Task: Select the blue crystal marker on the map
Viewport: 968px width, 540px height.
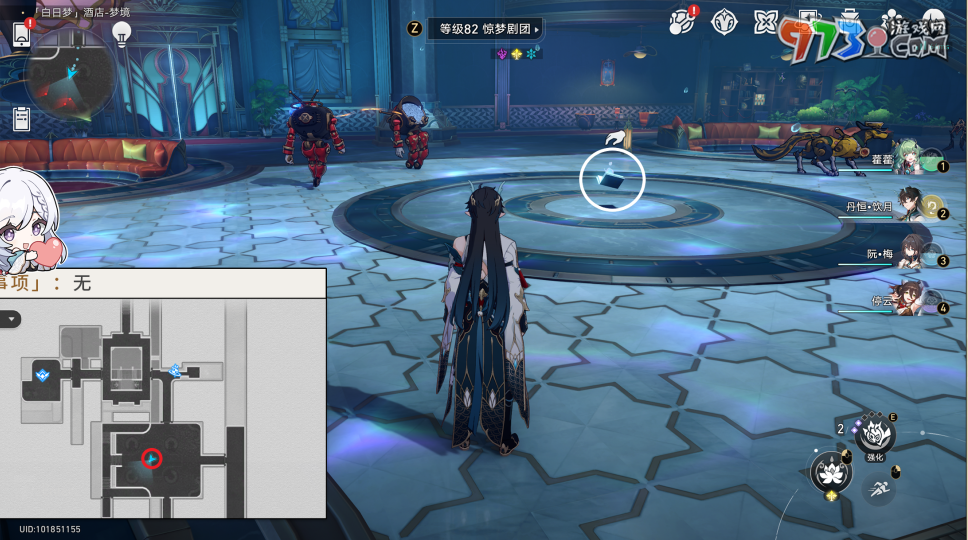Action: (x=43, y=375)
